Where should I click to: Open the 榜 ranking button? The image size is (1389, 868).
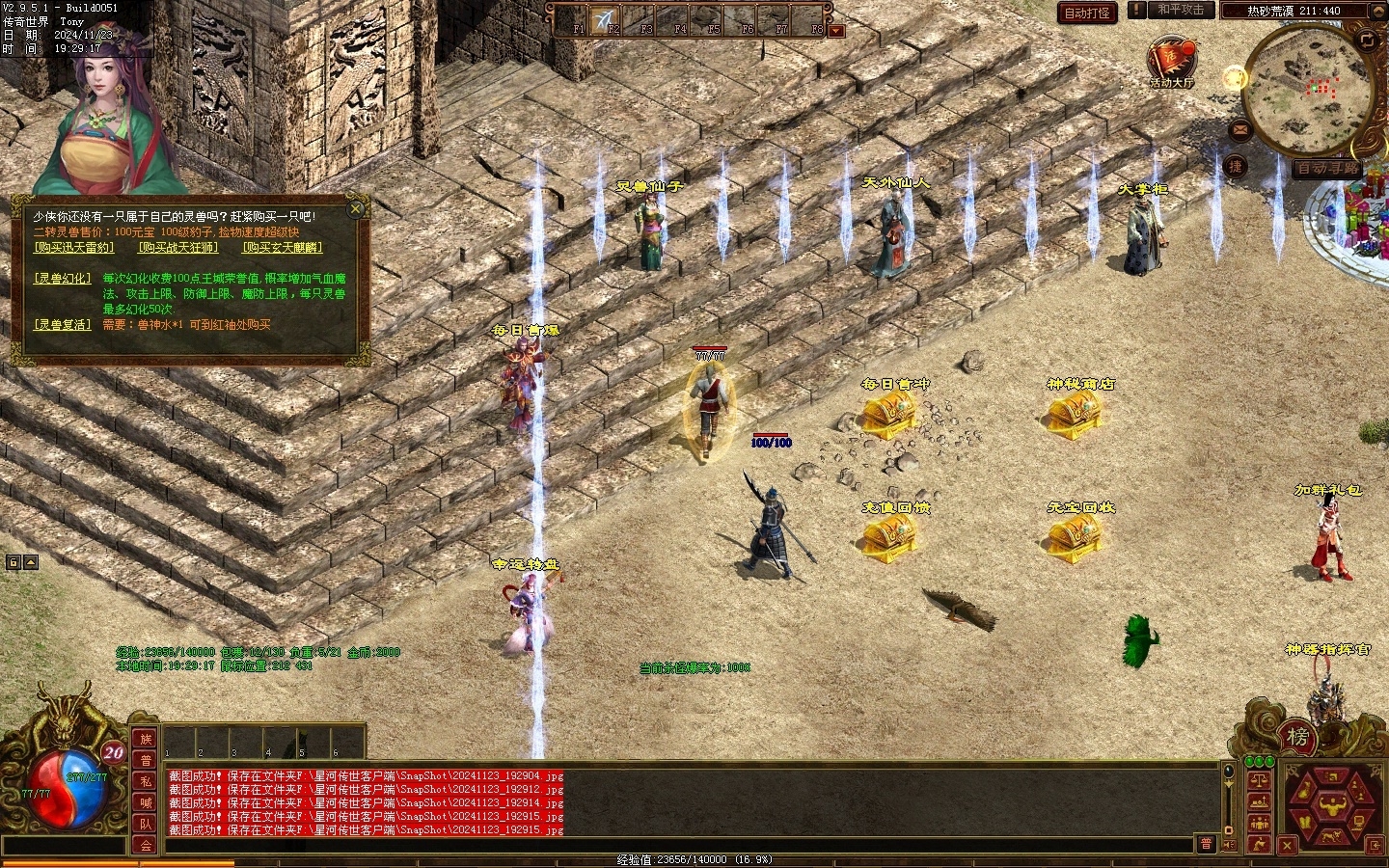click(1297, 738)
